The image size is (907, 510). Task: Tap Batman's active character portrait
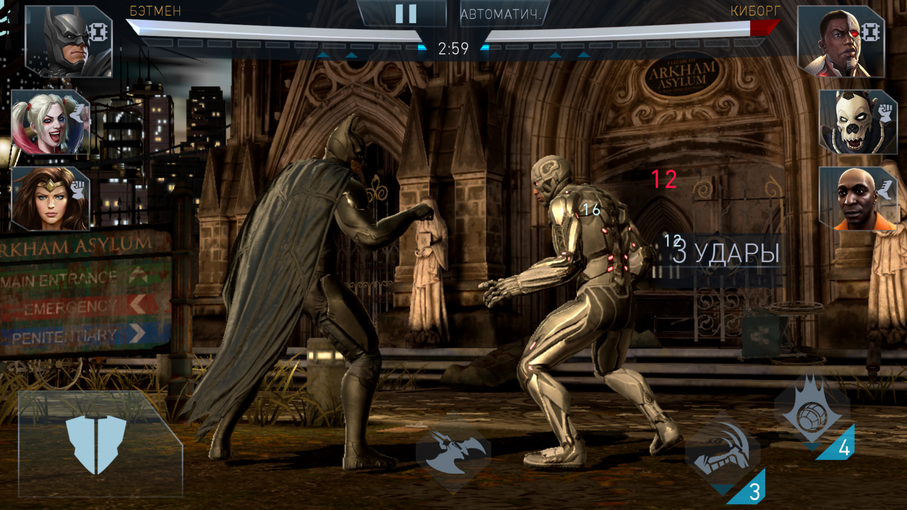66,41
